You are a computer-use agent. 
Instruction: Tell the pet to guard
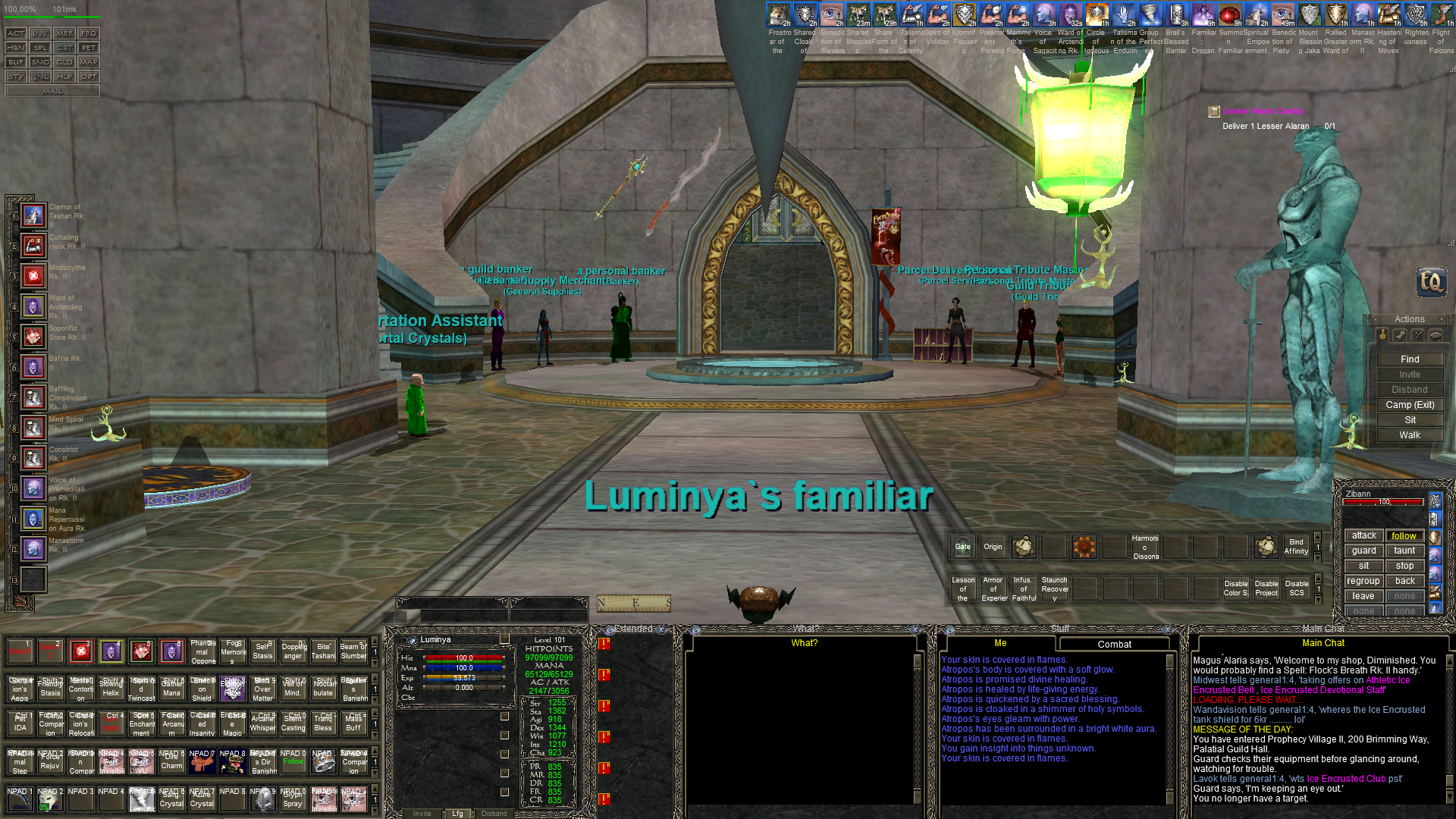[x=1363, y=551]
